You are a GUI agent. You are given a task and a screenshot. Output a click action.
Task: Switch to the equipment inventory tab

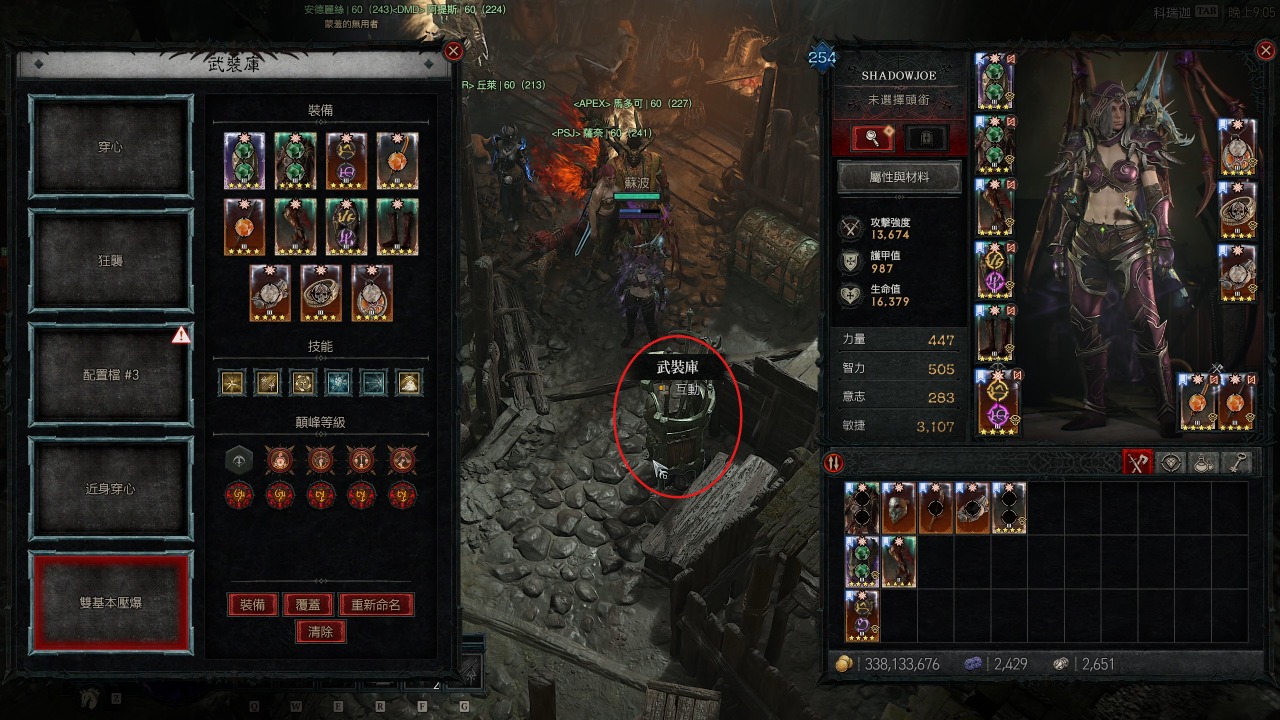[1137, 462]
